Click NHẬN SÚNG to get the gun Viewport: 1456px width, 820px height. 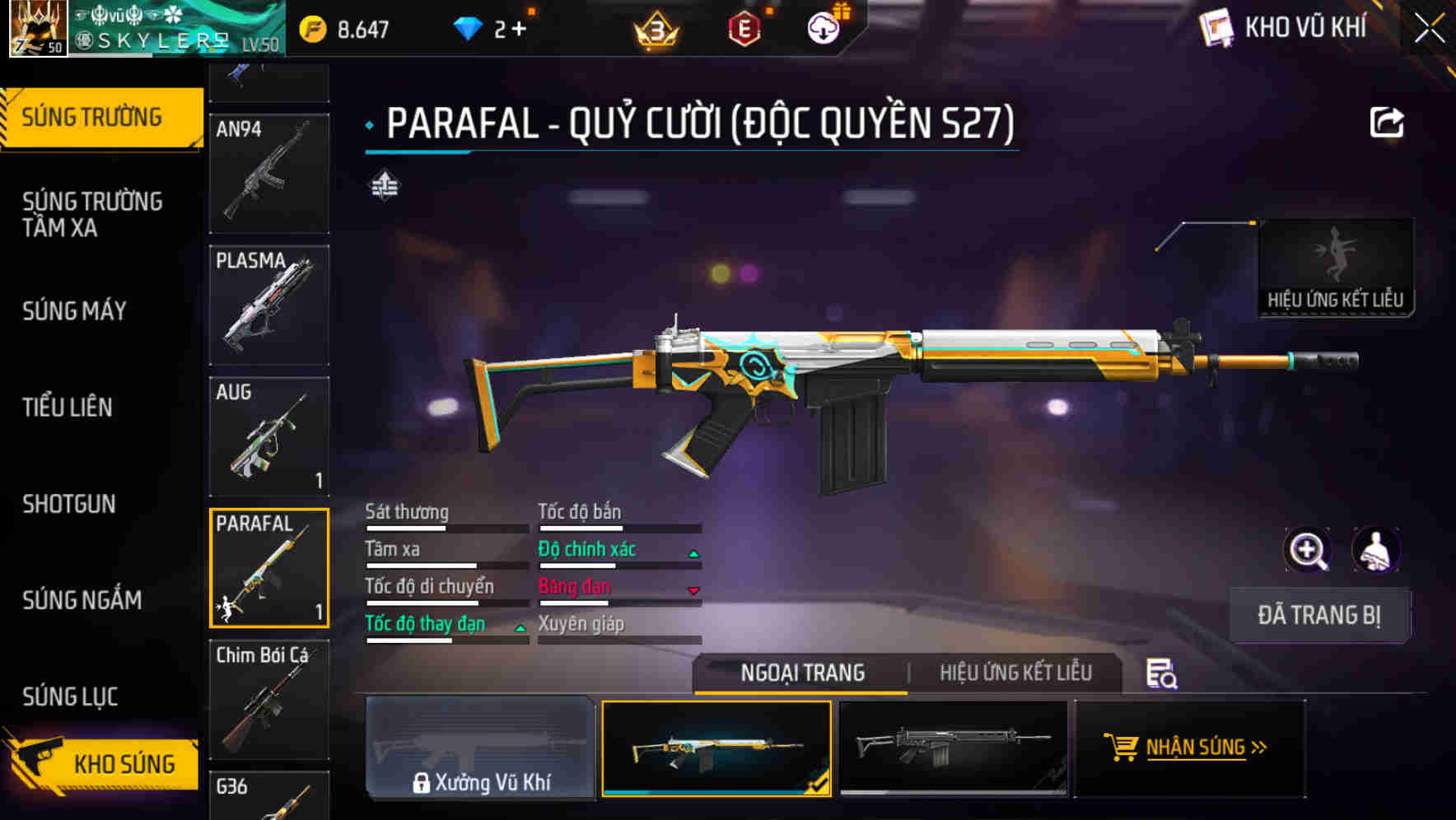(x=1192, y=748)
